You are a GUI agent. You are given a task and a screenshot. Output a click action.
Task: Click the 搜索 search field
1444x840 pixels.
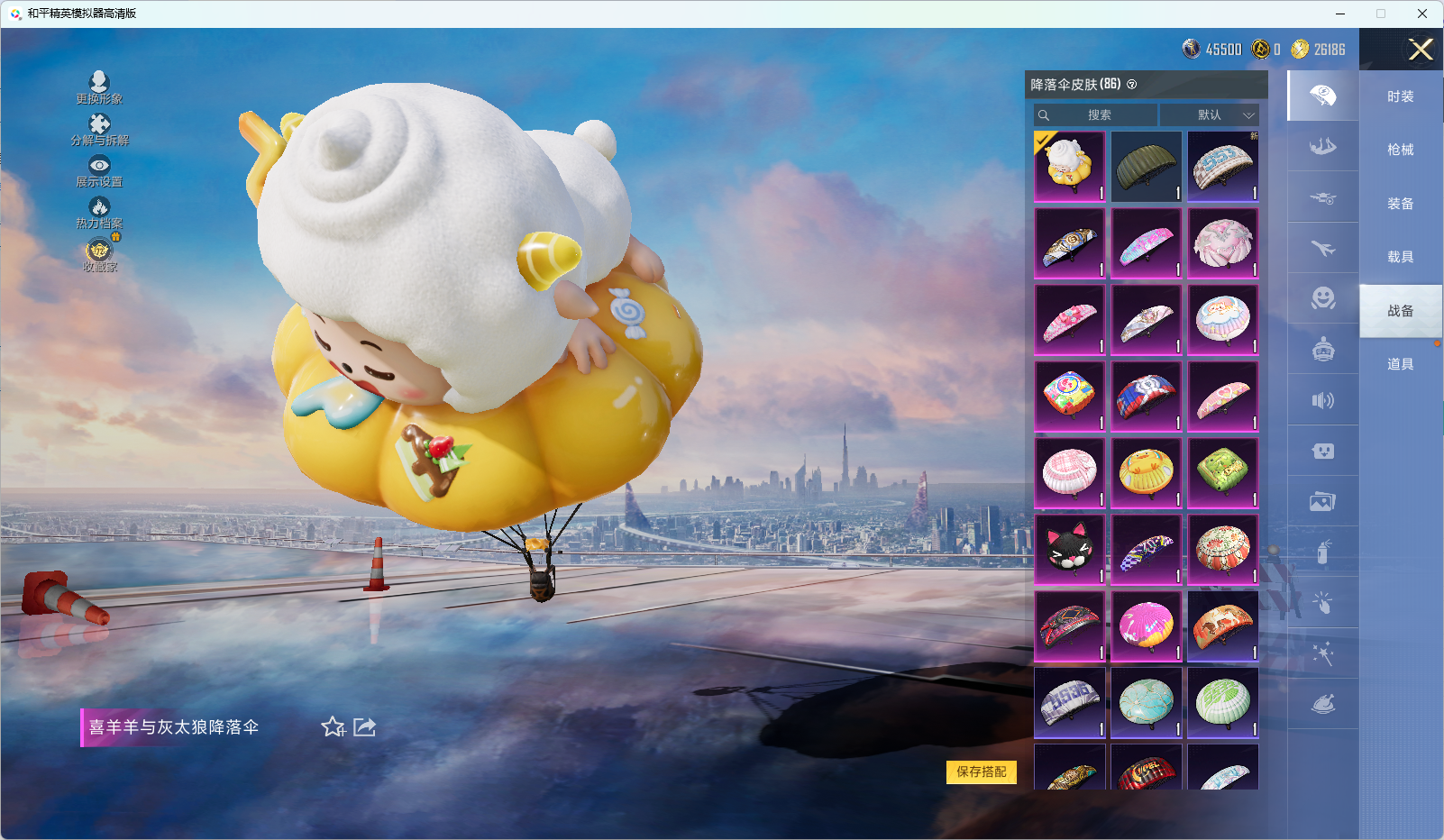point(1096,115)
